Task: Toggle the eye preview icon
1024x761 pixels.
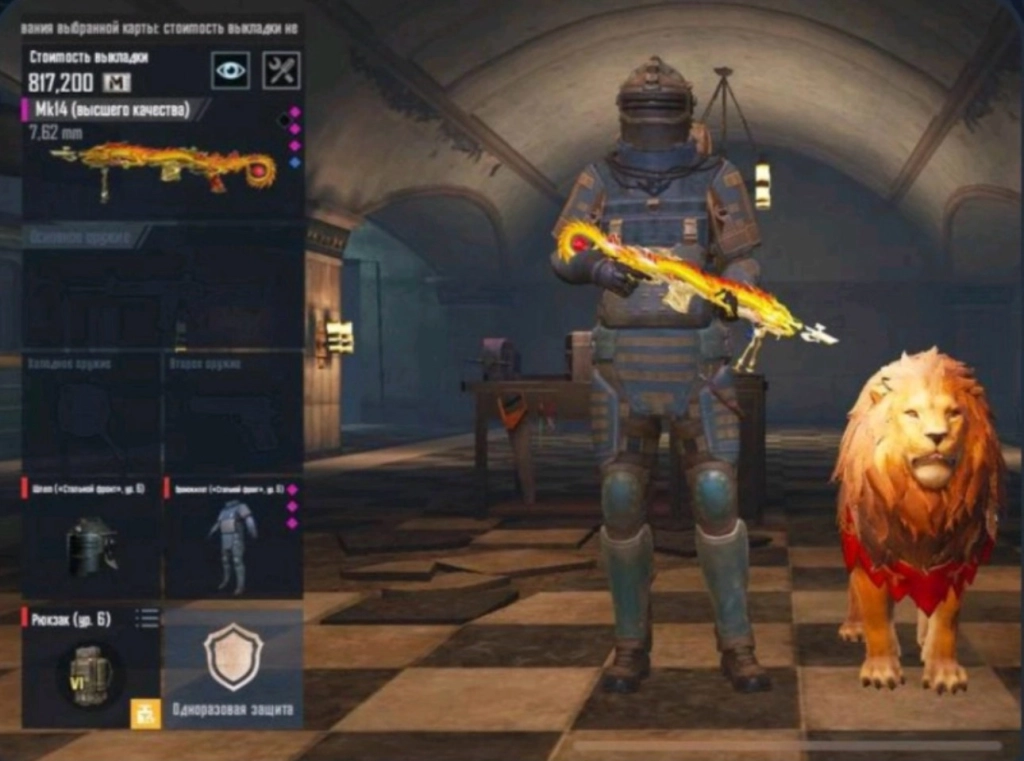Action: tap(230, 70)
